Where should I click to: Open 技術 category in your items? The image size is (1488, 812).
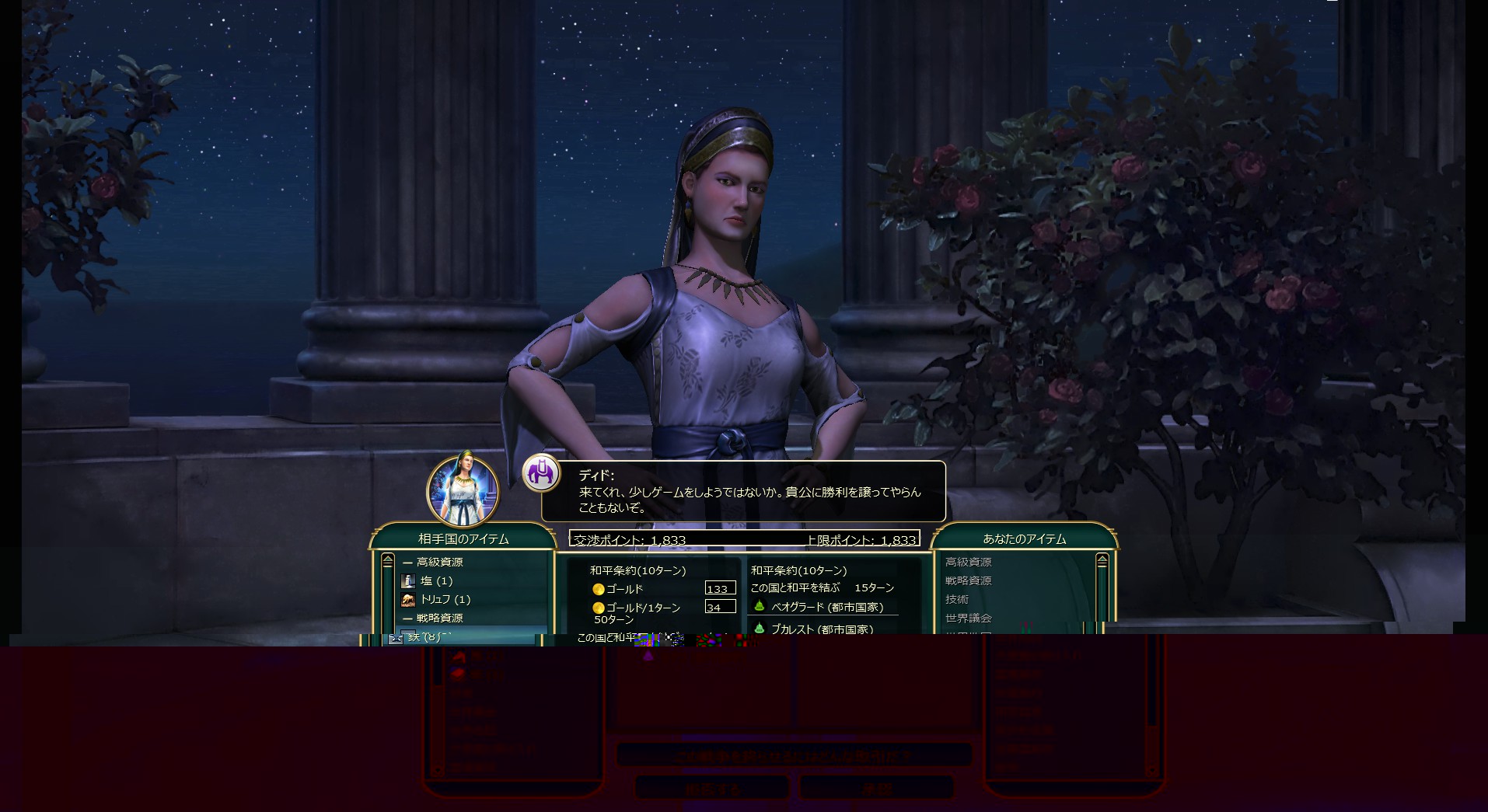[x=957, y=600]
